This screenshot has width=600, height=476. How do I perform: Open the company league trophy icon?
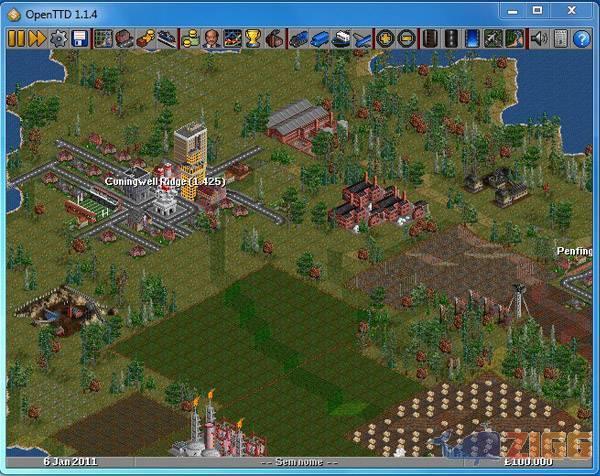254,39
